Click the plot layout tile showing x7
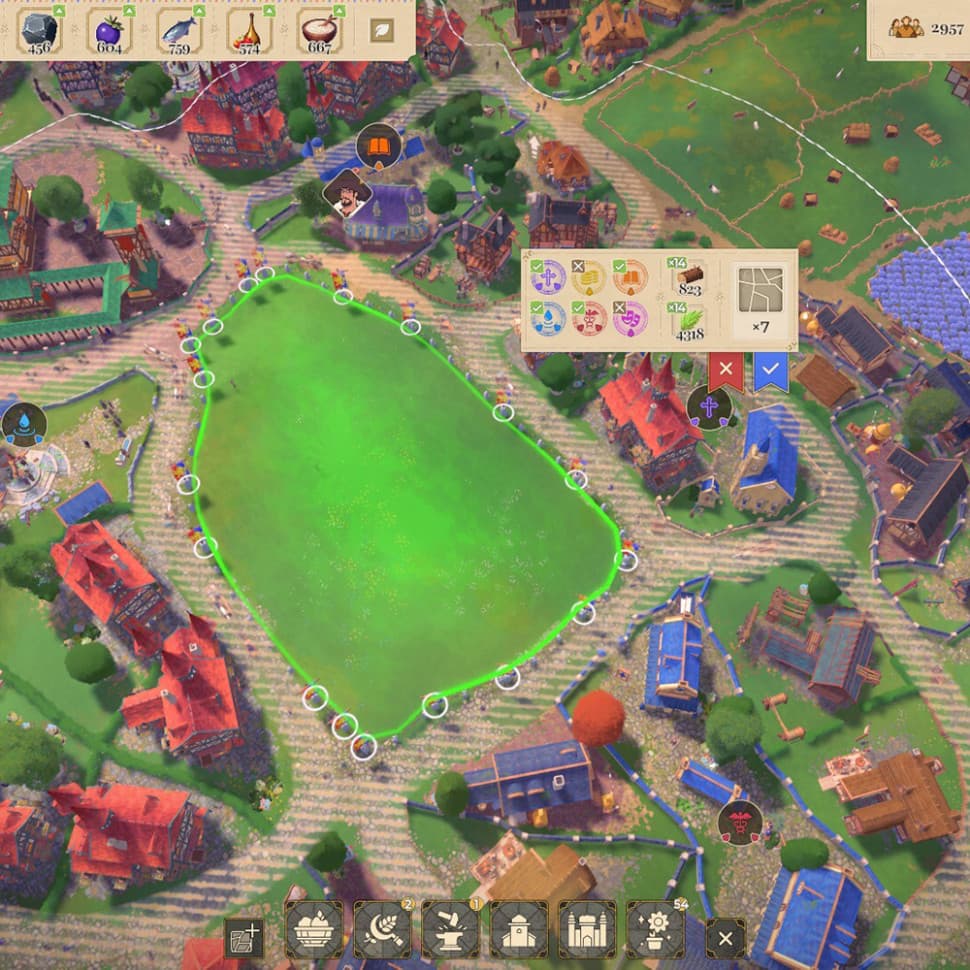Screen dimensions: 970x970 (762, 298)
